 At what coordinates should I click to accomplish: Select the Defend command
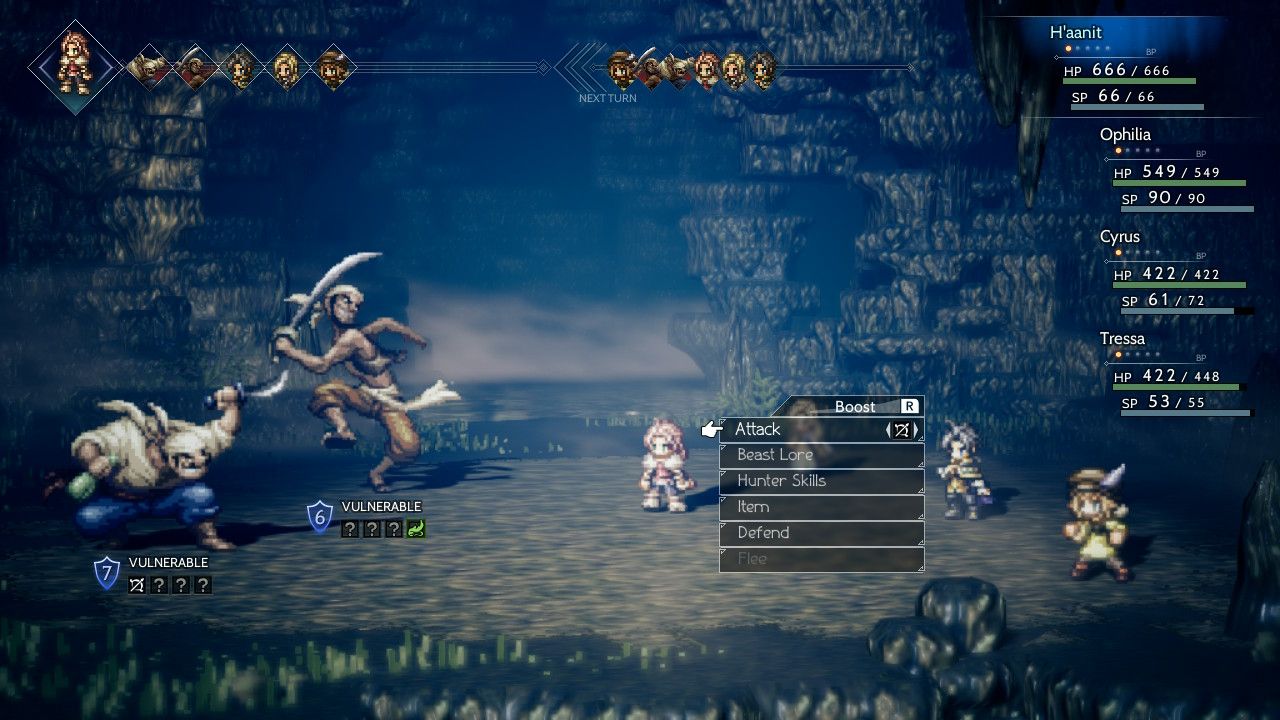pyautogui.click(x=762, y=533)
